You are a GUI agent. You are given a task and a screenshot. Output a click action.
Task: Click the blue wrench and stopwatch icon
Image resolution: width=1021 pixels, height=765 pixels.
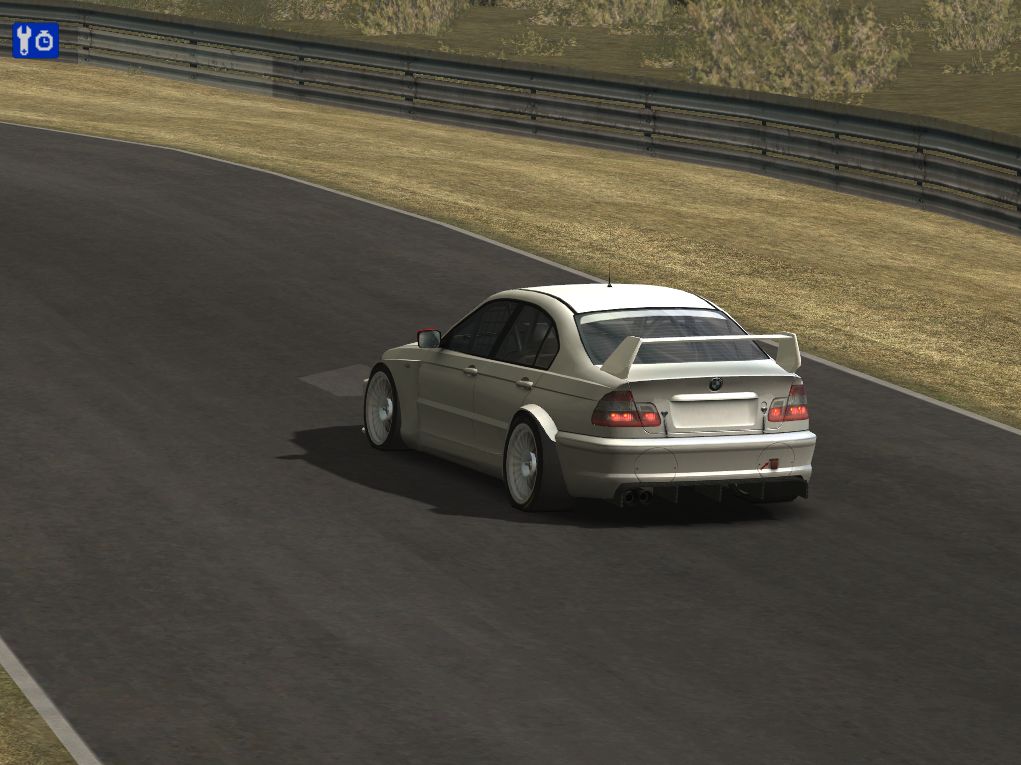pyautogui.click(x=35, y=40)
